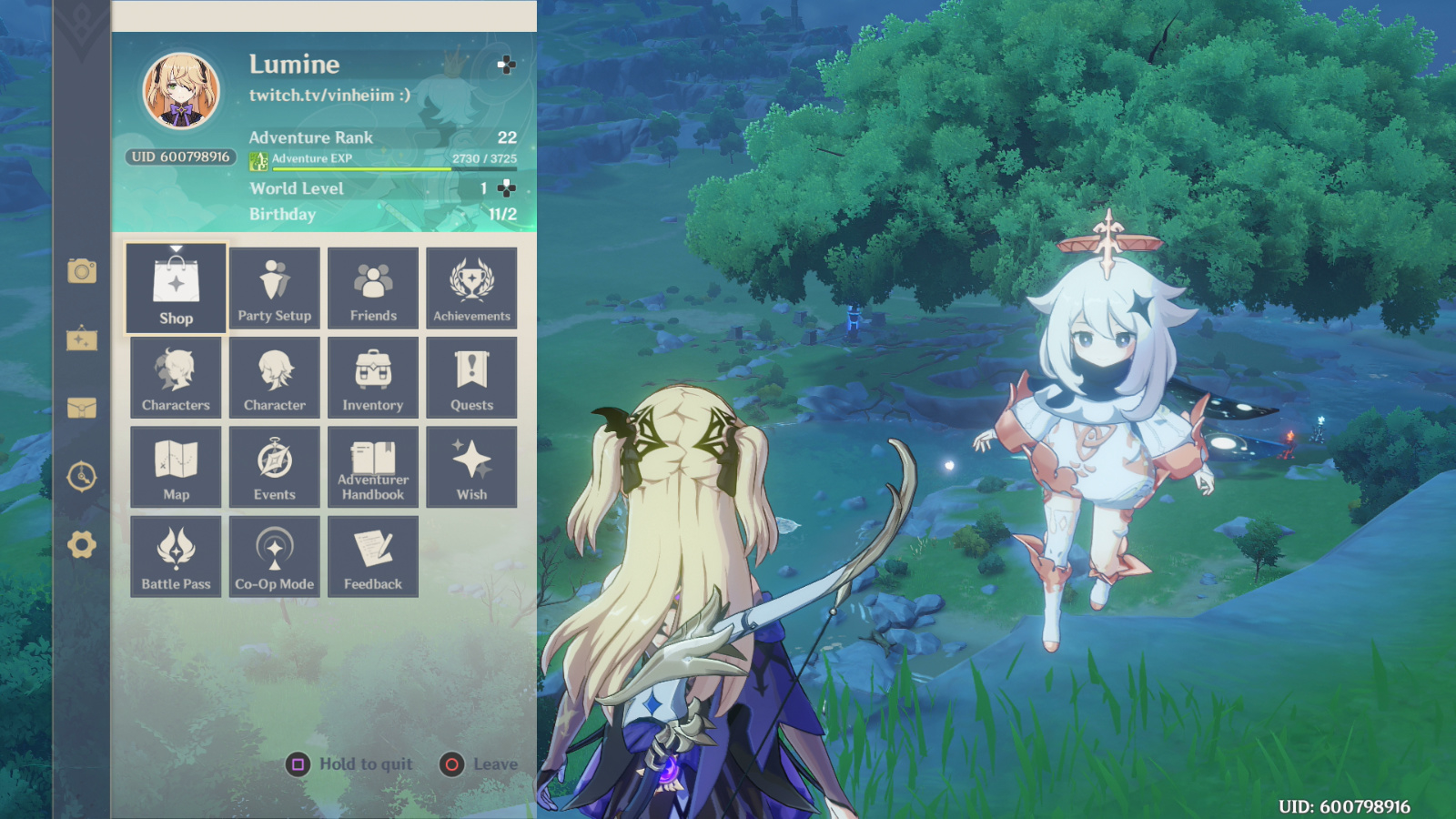Viewport: 1456px width, 819px height.
Task: Open the Battle Pass
Action: [x=176, y=554]
